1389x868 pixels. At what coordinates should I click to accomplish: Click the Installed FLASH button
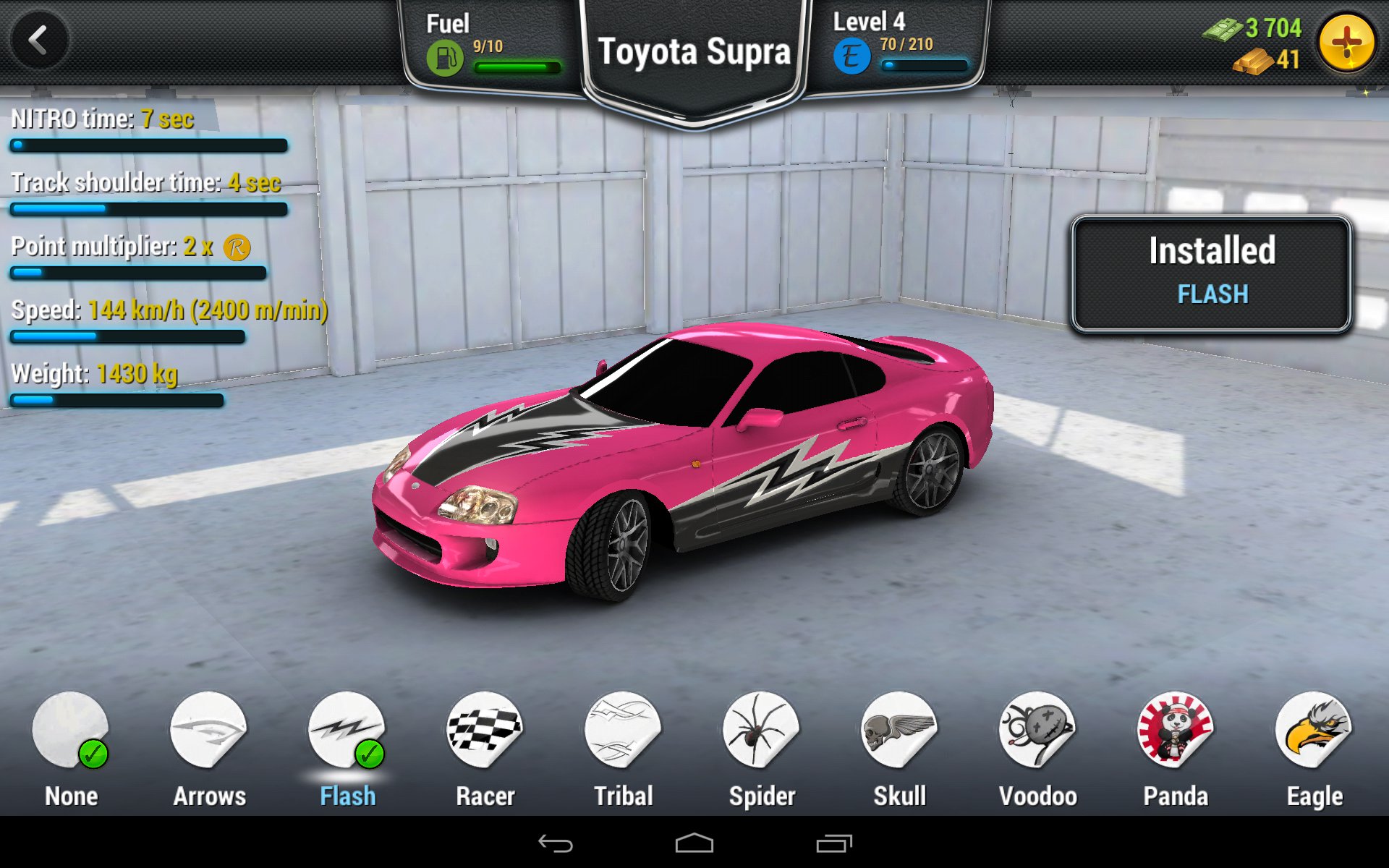tap(1211, 273)
